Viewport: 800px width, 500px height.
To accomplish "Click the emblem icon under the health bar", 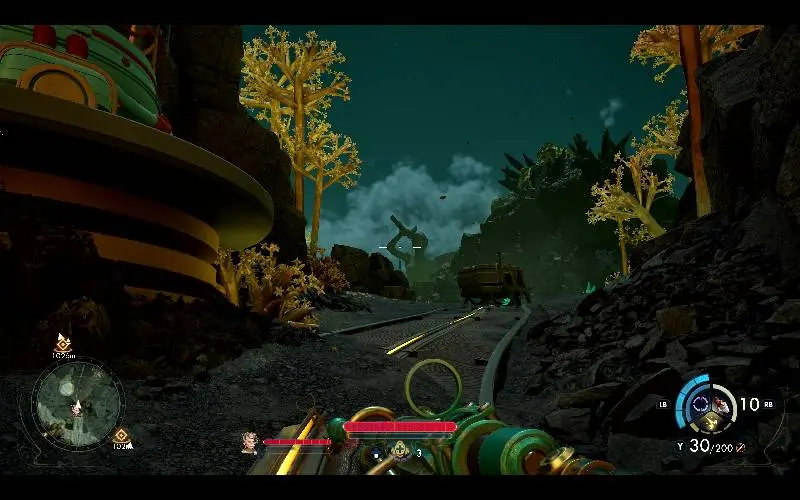I will 399,450.
